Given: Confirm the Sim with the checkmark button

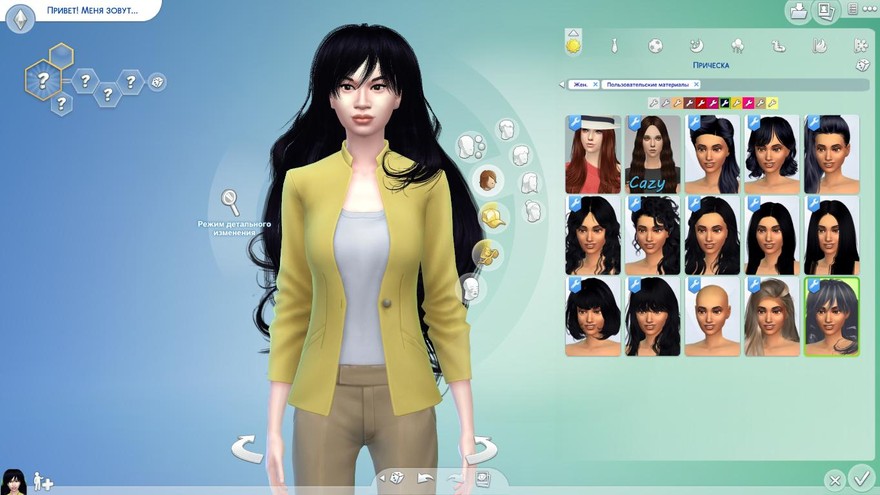Looking at the screenshot, I should (859, 477).
